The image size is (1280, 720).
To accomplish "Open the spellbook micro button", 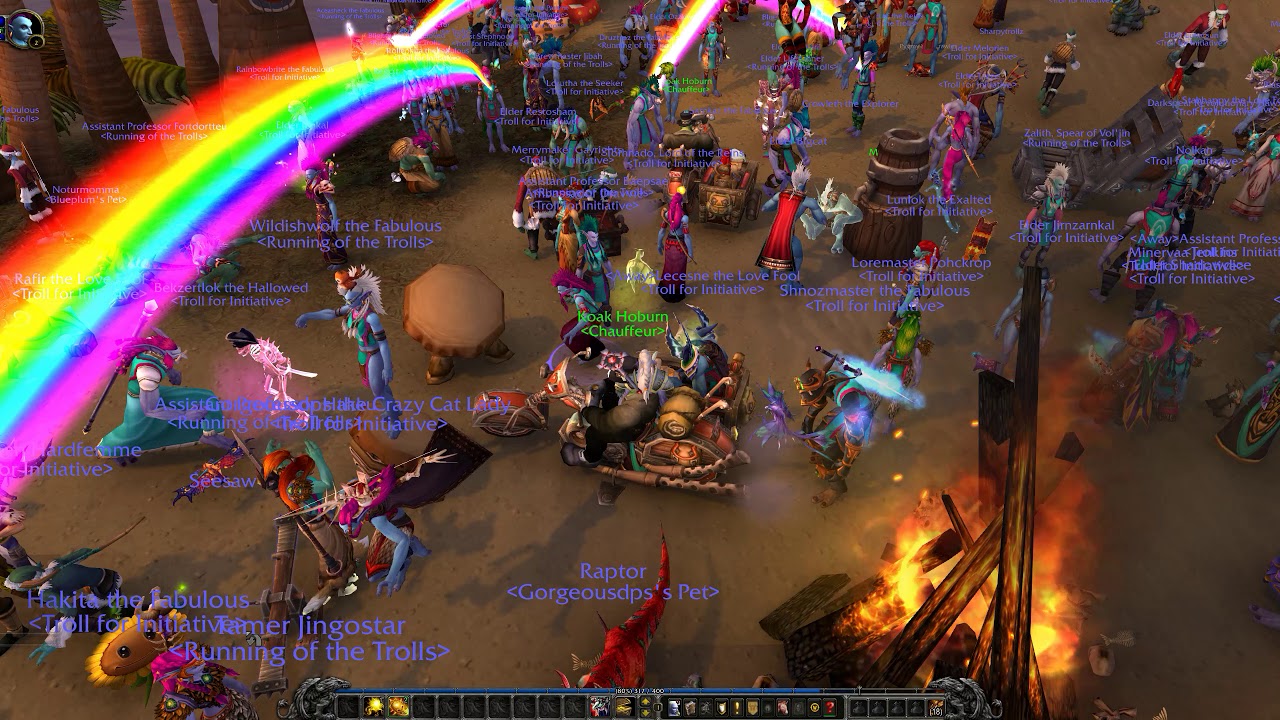I will [x=690, y=707].
